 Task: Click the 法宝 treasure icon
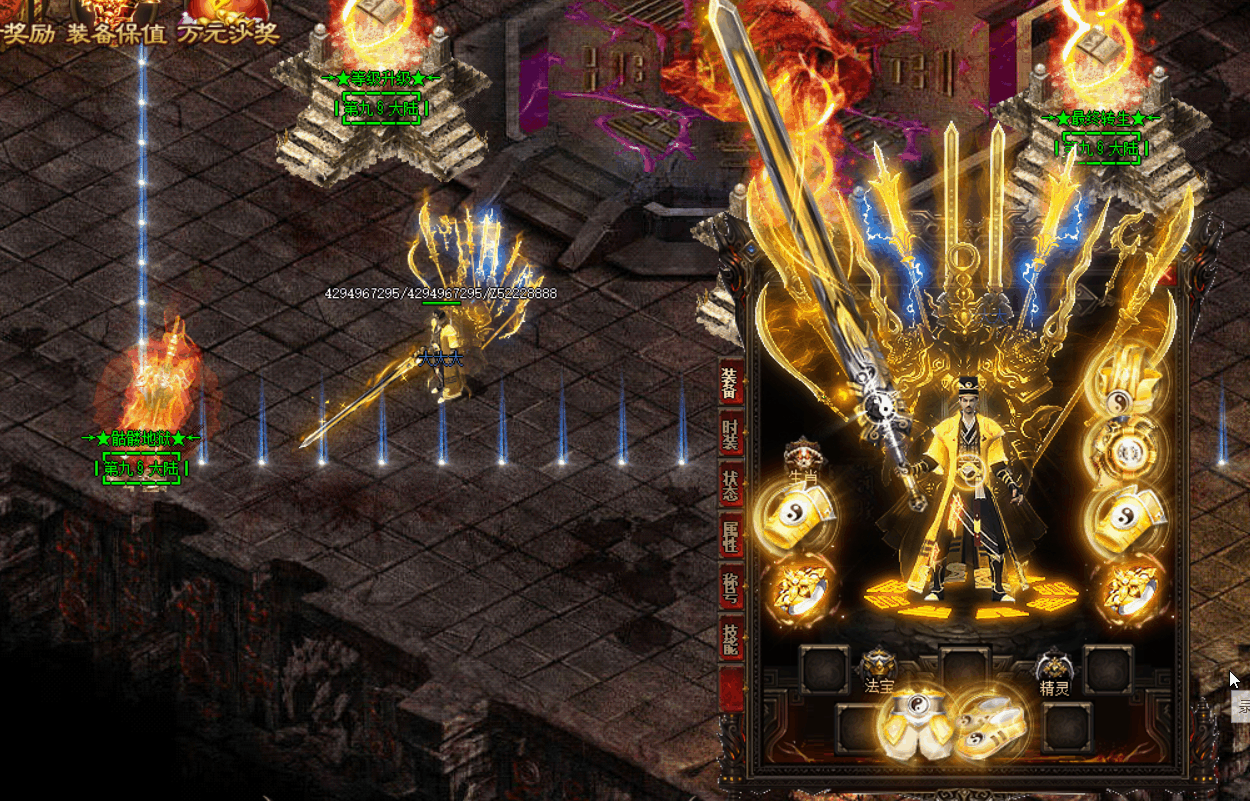[878, 666]
